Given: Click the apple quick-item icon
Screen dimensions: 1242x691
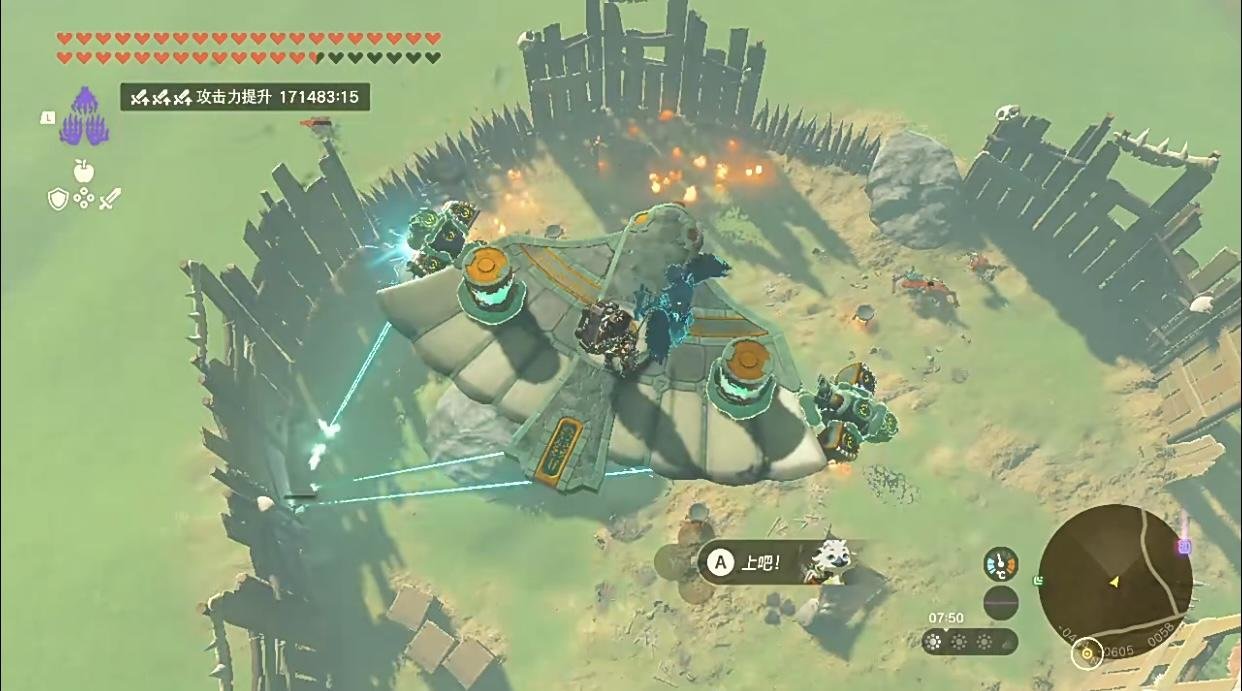Looking at the screenshot, I should (x=83, y=170).
